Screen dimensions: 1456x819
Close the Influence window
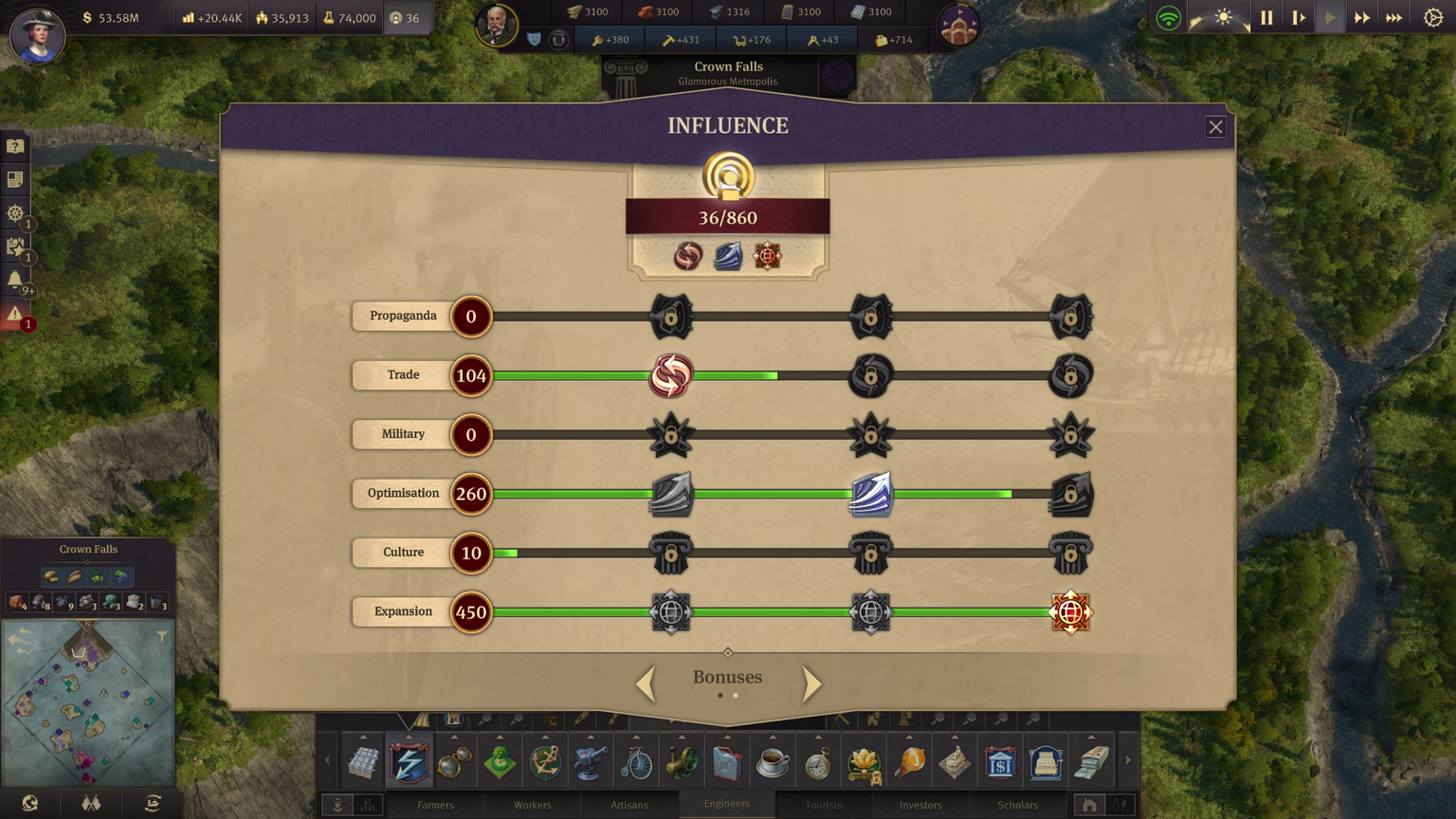[1215, 127]
